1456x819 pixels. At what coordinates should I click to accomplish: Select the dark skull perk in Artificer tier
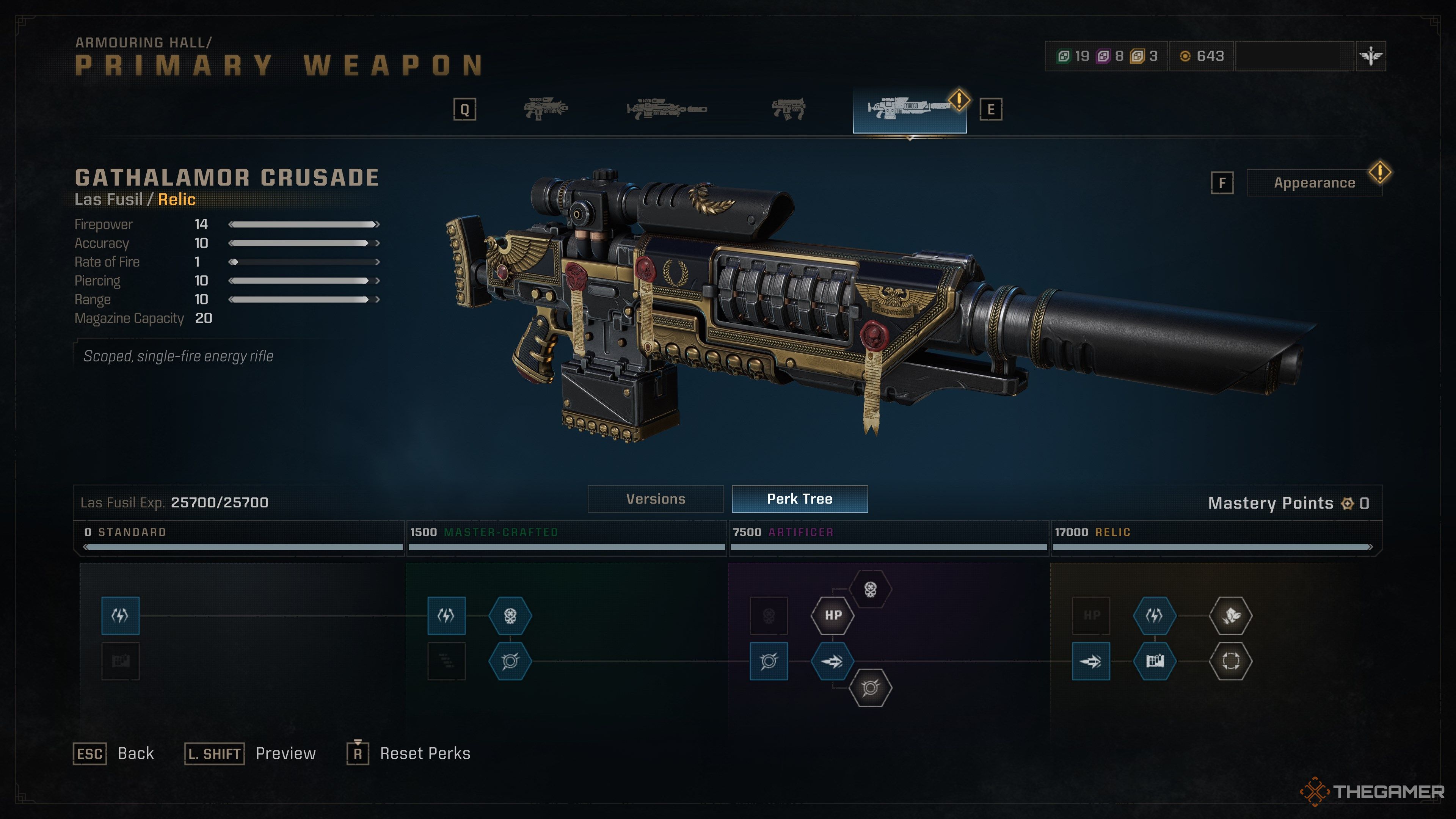tap(769, 615)
